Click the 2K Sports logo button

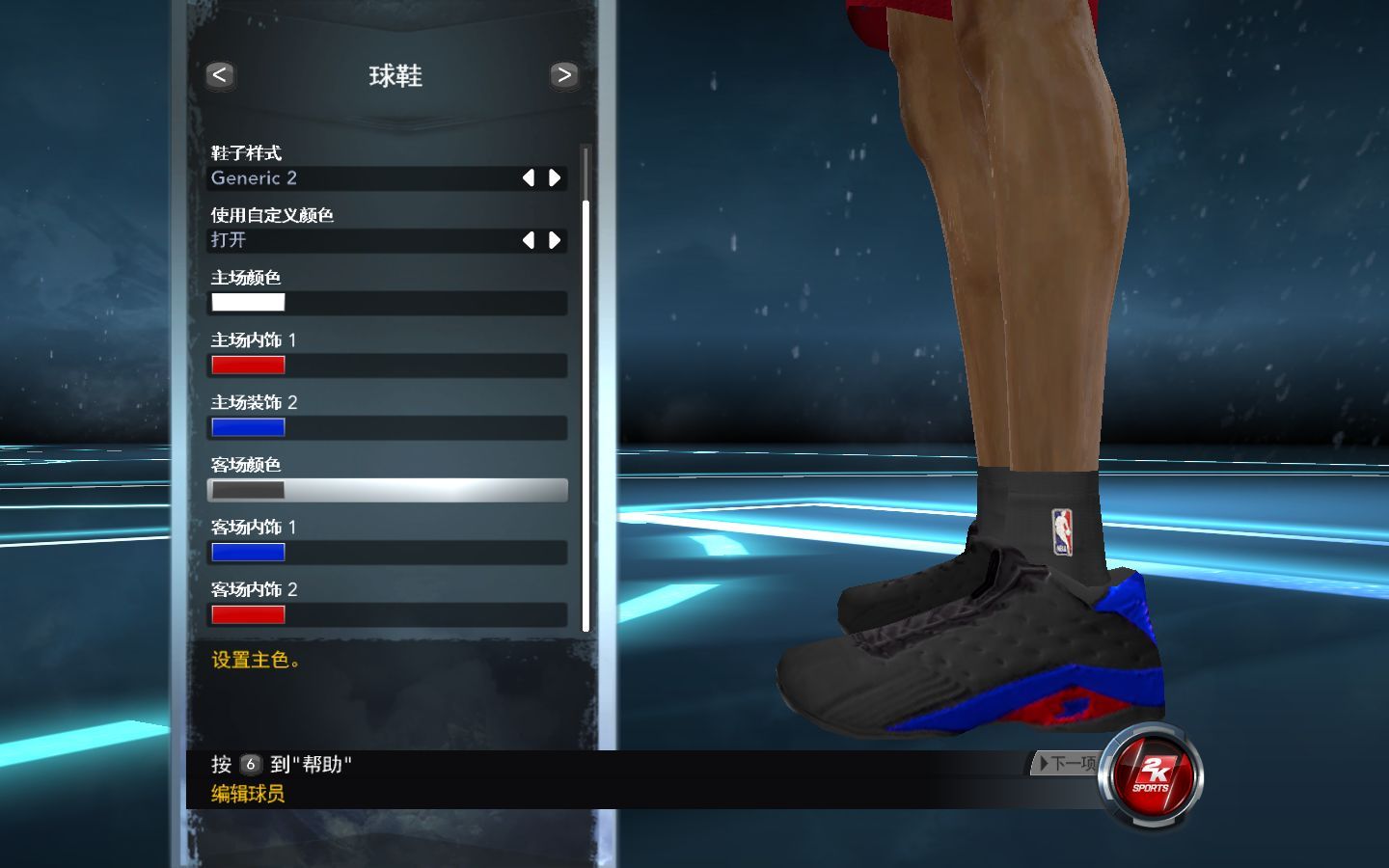(1152, 774)
